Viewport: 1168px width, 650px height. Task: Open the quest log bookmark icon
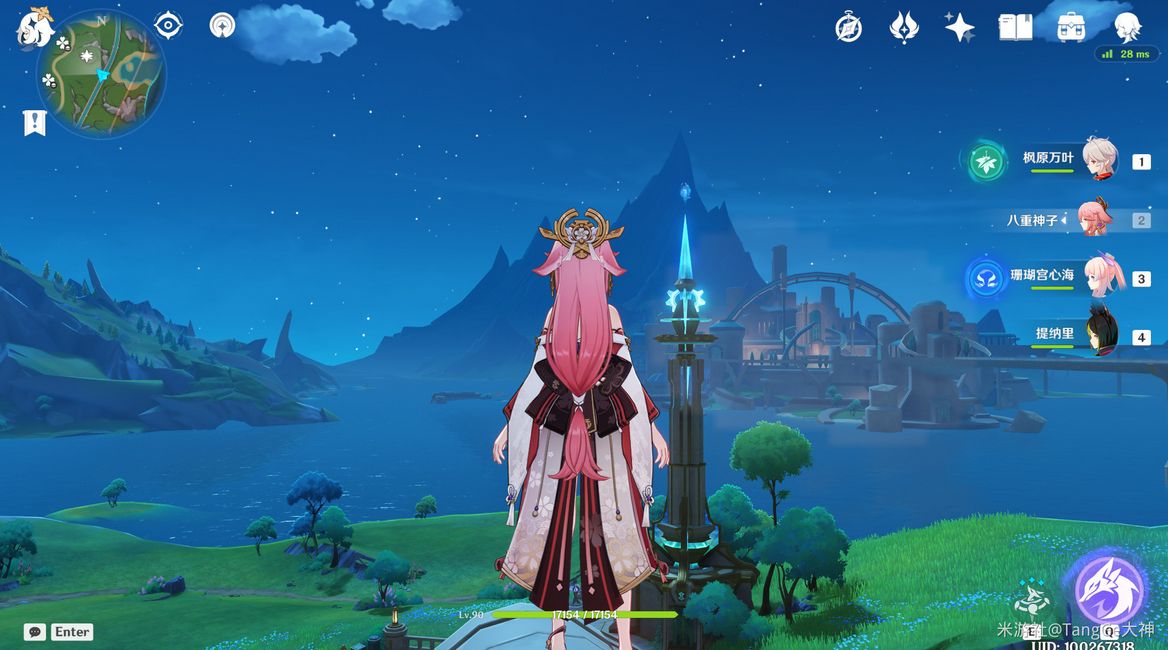pyautogui.click(x=35, y=123)
